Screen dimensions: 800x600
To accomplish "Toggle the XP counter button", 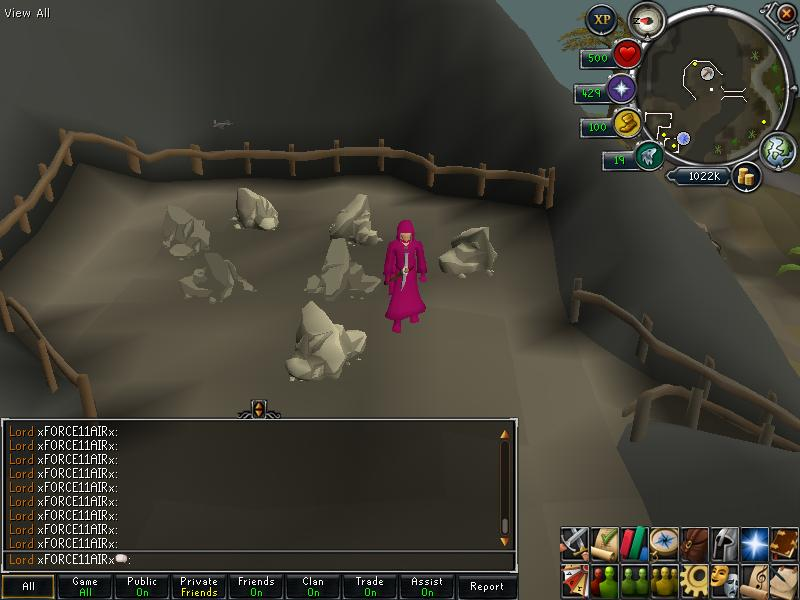I will 601,19.
